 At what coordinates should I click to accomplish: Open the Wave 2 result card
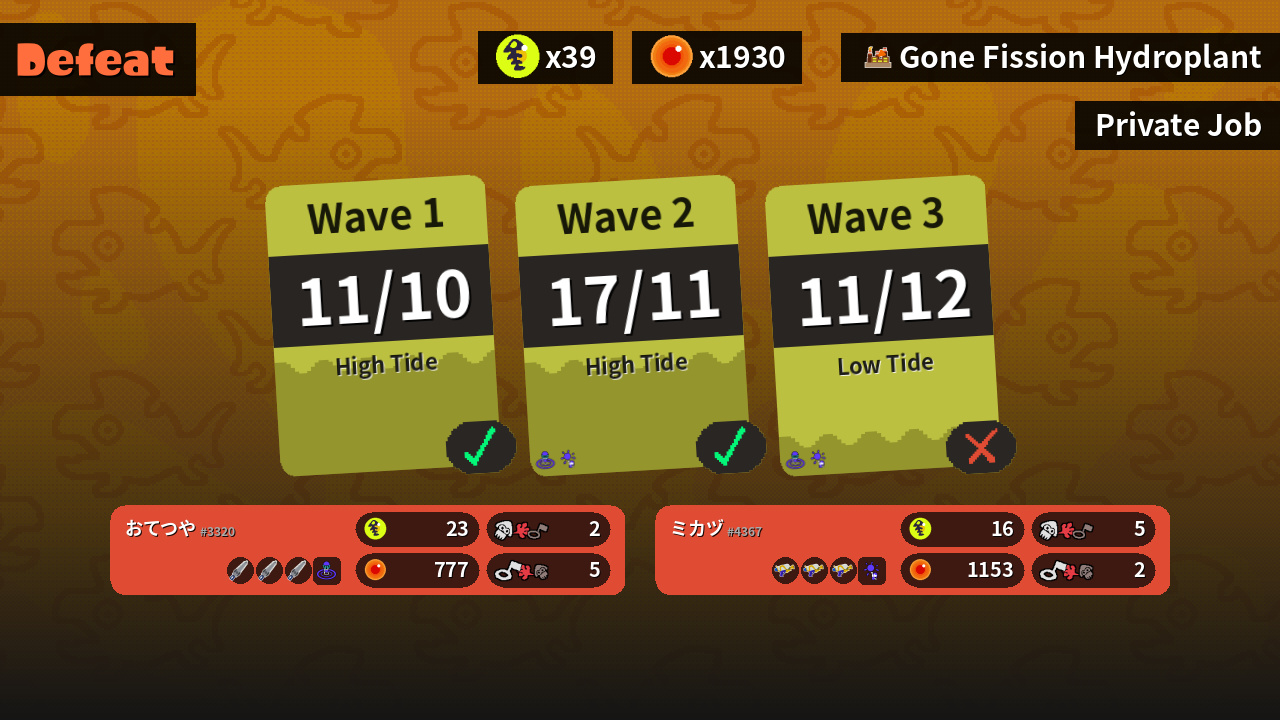tap(632, 325)
